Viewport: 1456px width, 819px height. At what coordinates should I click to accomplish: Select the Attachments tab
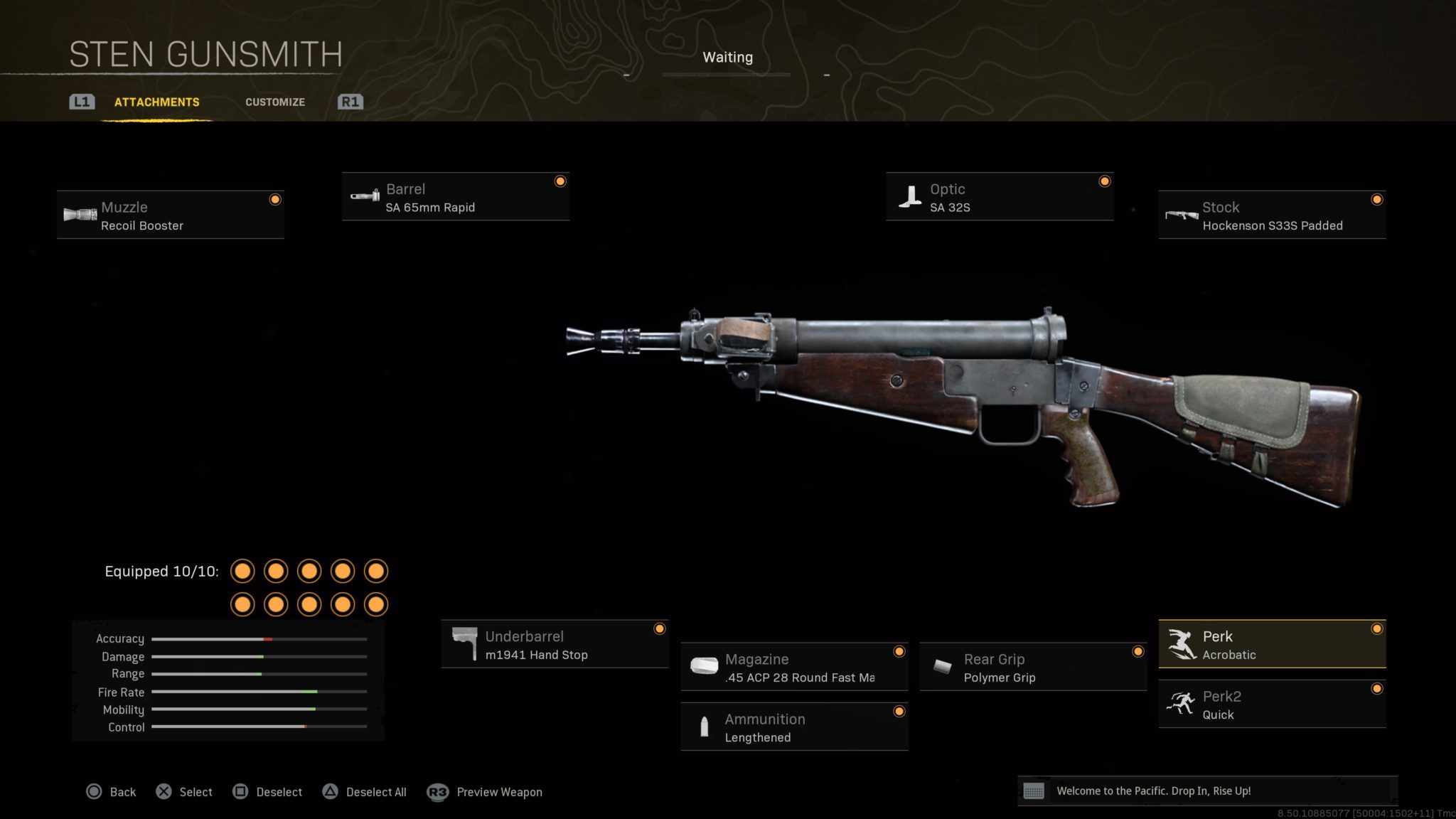point(156,102)
